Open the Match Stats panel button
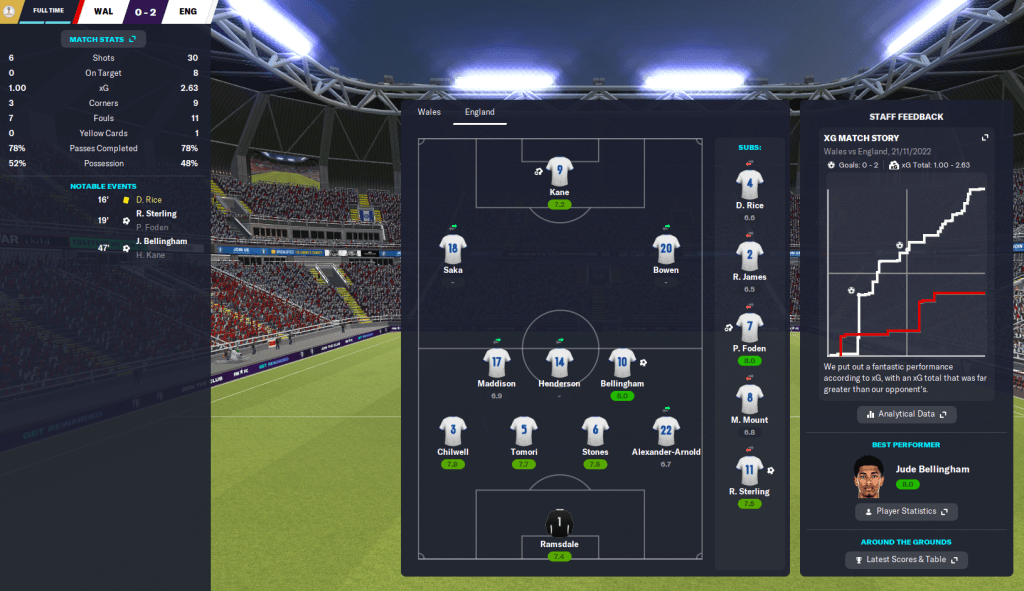The height and width of the screenshot is (591, 1024). coord(104,39)
